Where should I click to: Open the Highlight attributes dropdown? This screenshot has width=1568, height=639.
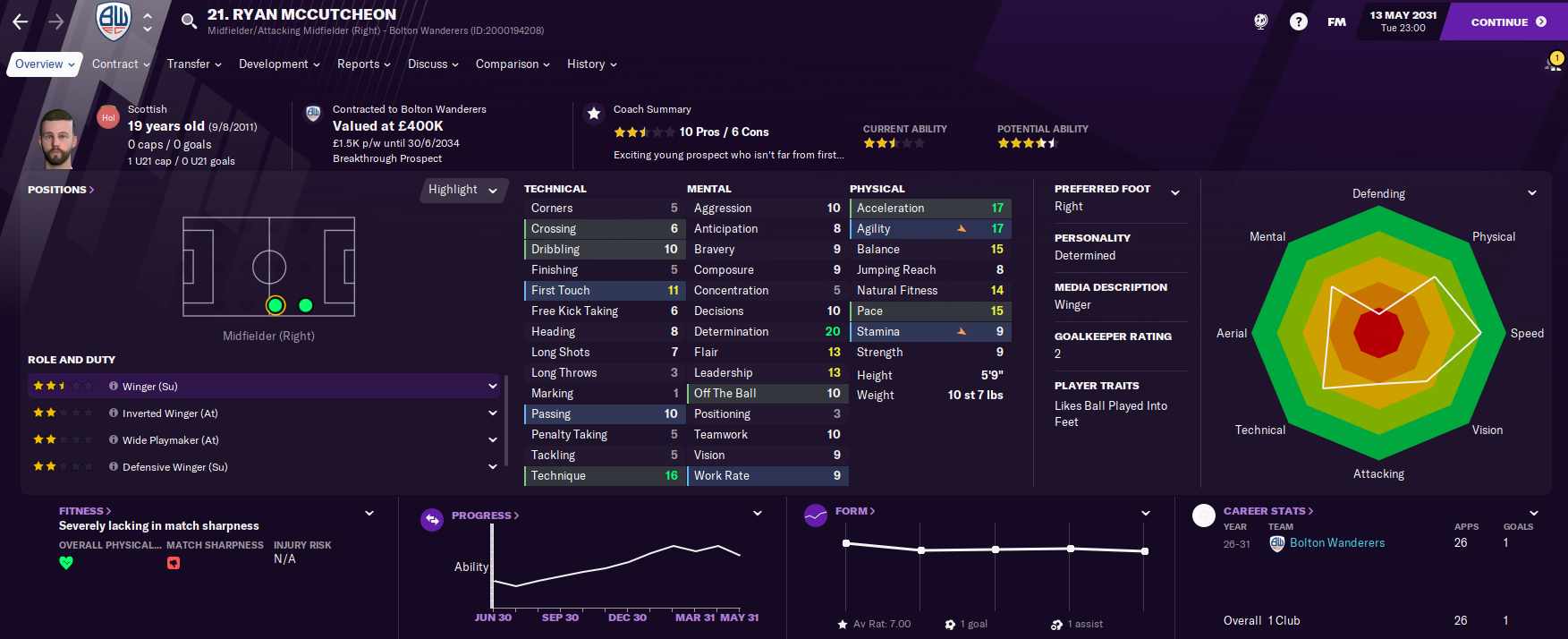[x=462, y=190]
